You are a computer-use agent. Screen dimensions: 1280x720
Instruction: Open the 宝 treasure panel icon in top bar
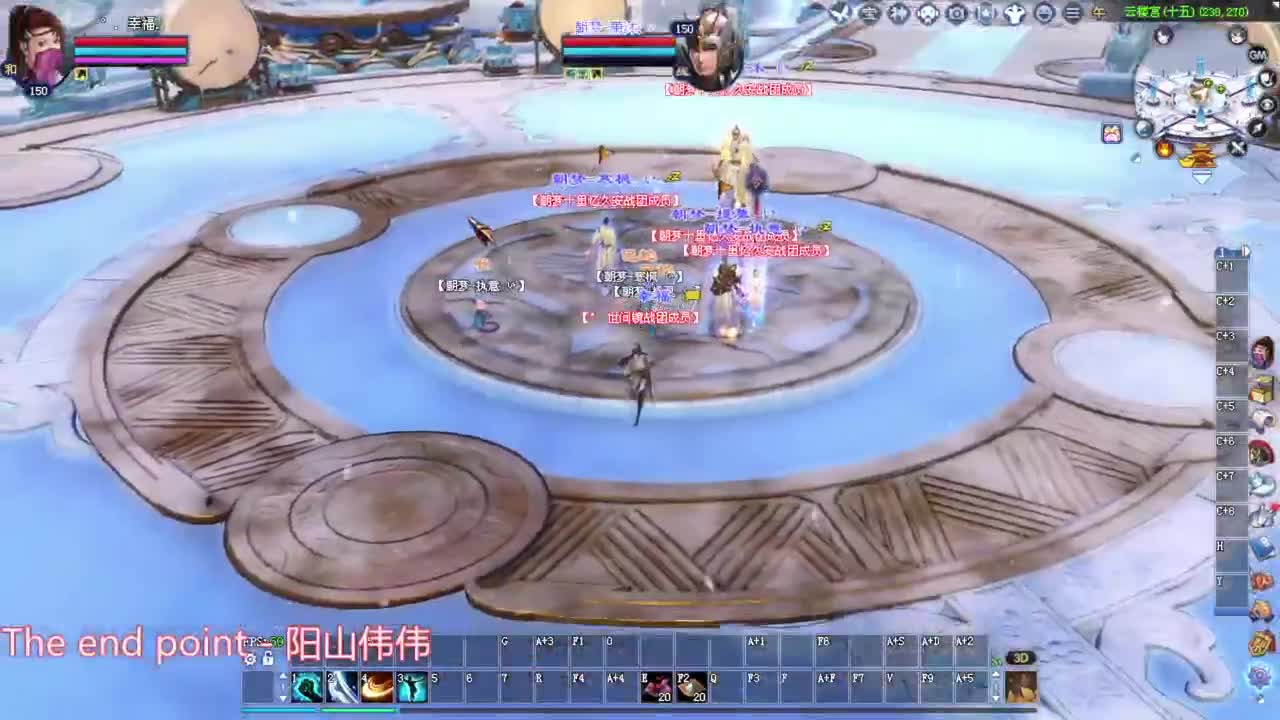tap(870, 12)
